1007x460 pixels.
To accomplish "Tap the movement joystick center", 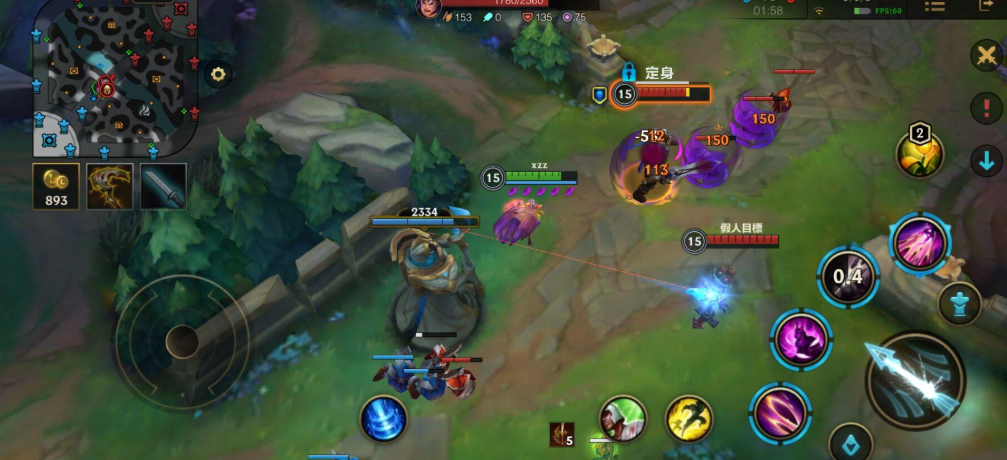I will (x=181, y=341).
